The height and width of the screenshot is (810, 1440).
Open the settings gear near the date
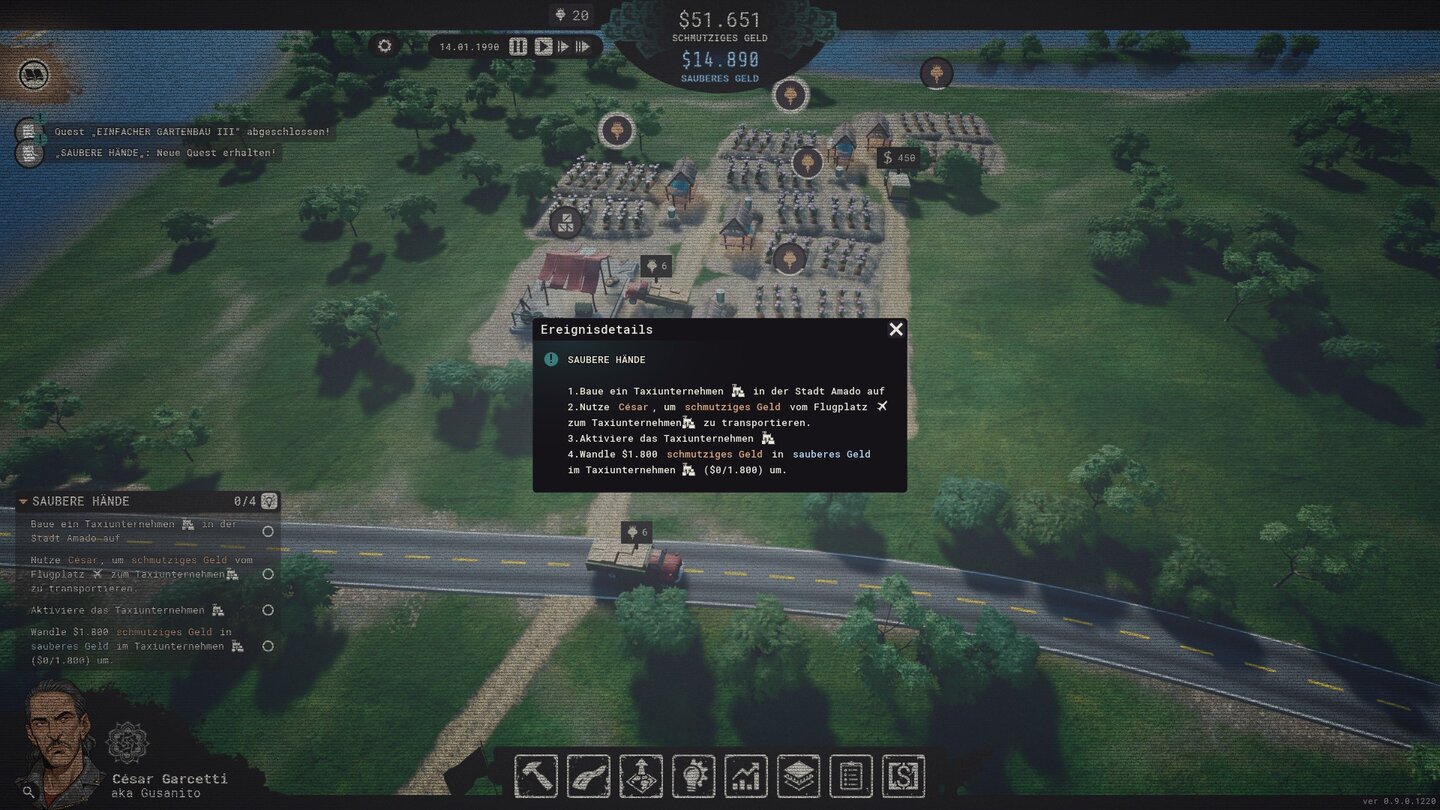tap(385, 46)
